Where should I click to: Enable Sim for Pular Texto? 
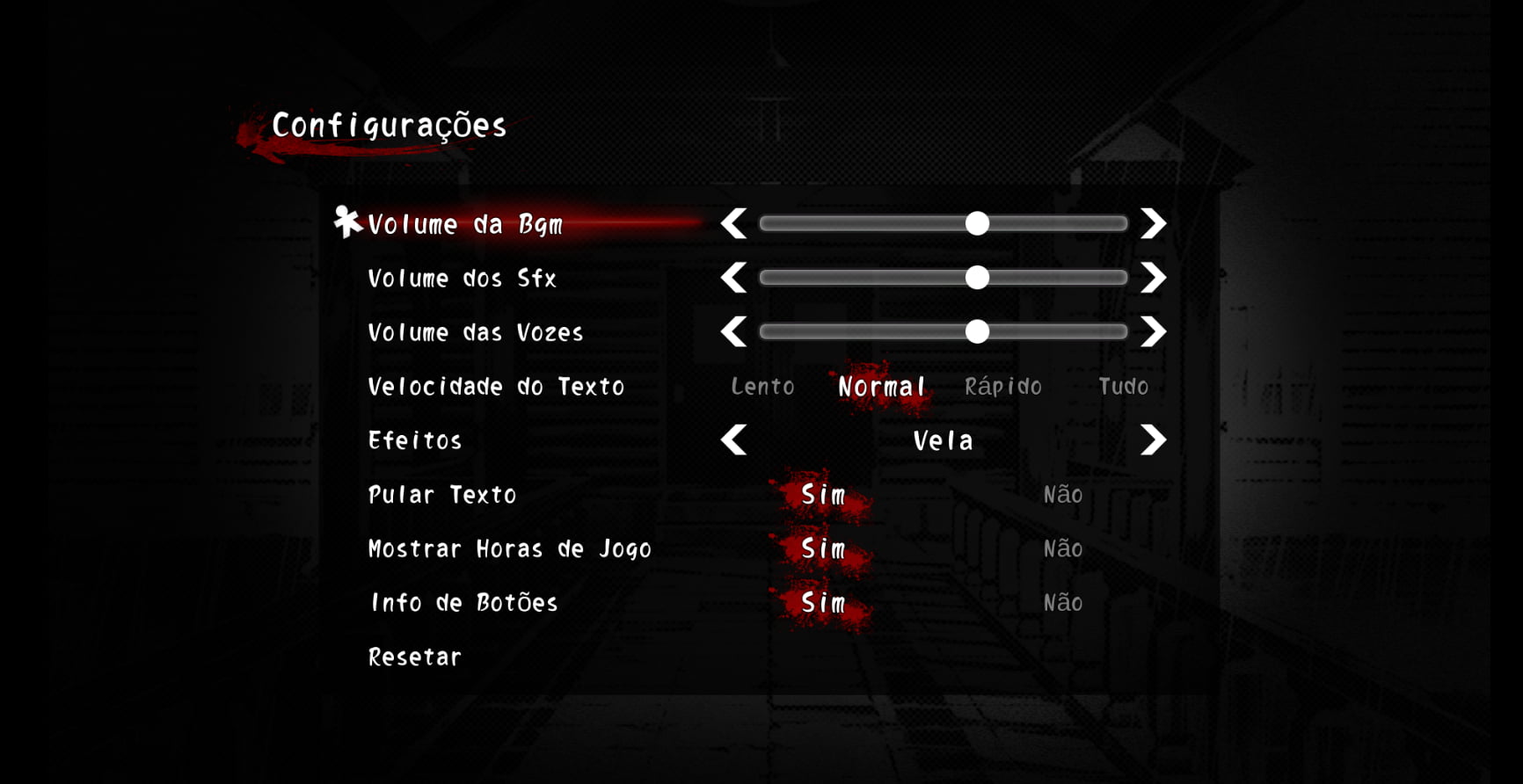pyautogui.click(x=823, y=495)
